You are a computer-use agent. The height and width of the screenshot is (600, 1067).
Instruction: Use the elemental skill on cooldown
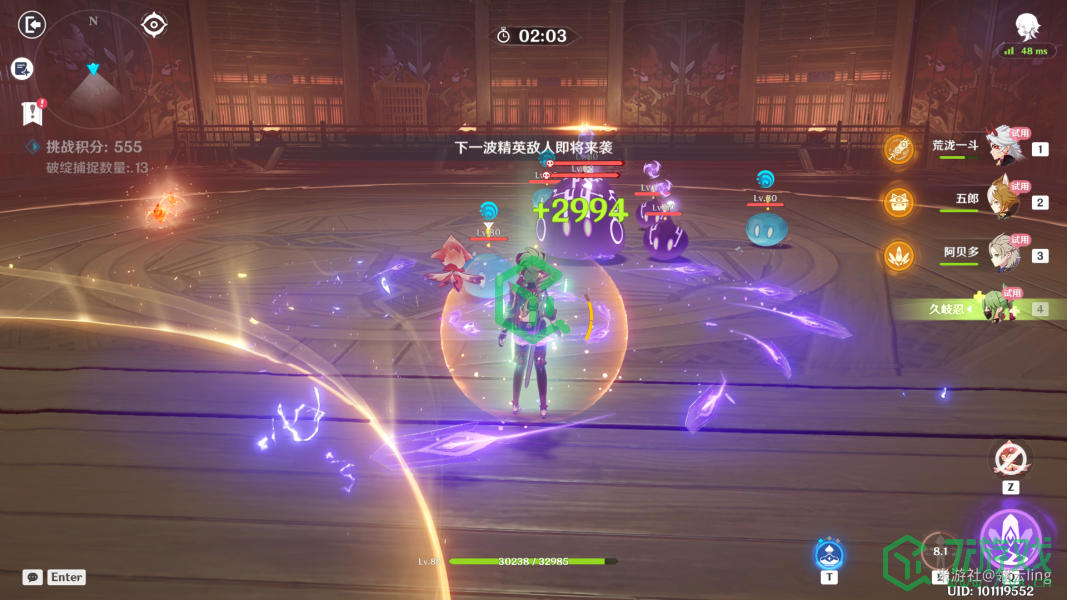pyautogui.click(x=939, y=550)
